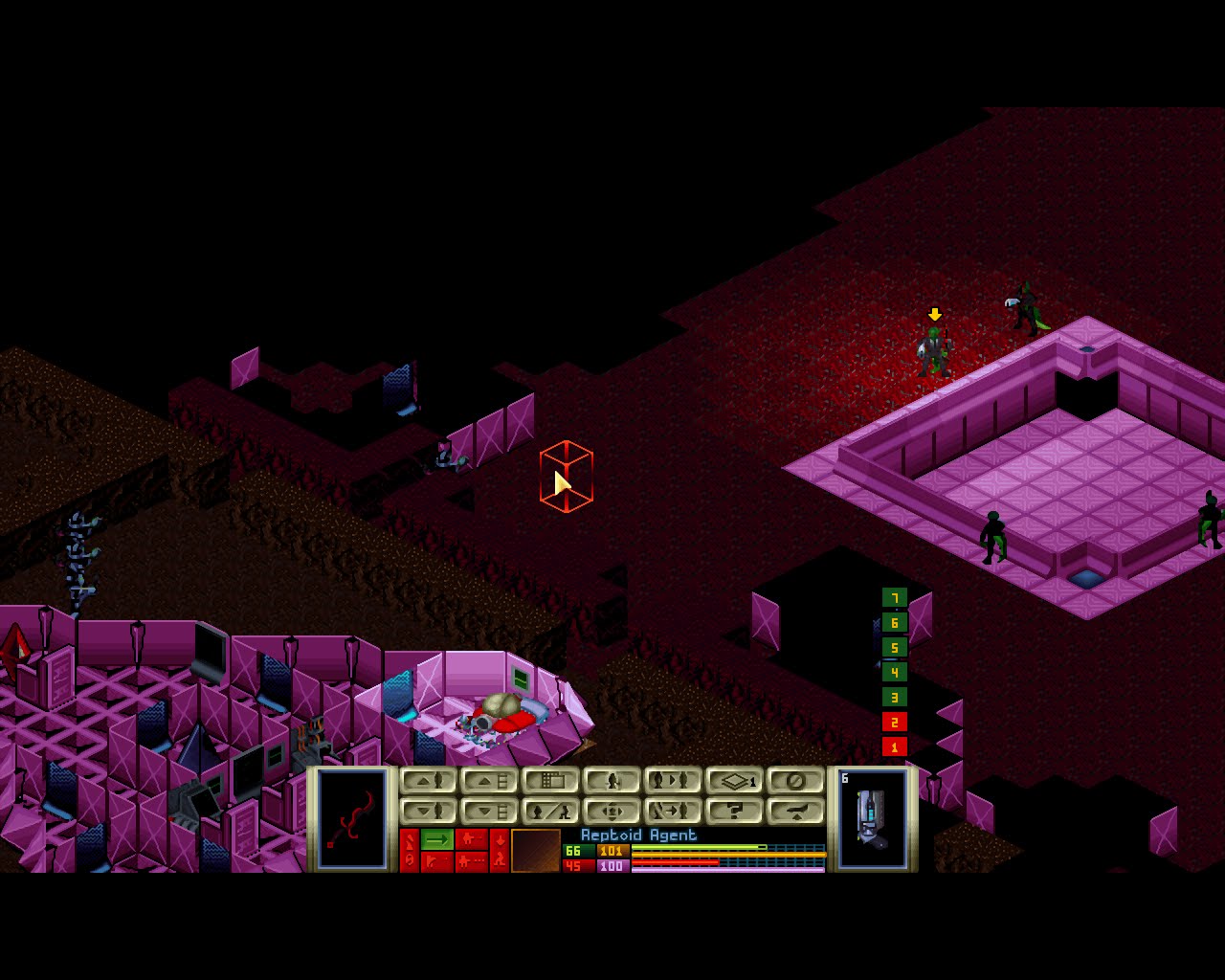This screenshot has height=980, width=1225.
Task: Select the equipped weapon panel on the right
Action: pyautogui.click(x=871, y=823)
